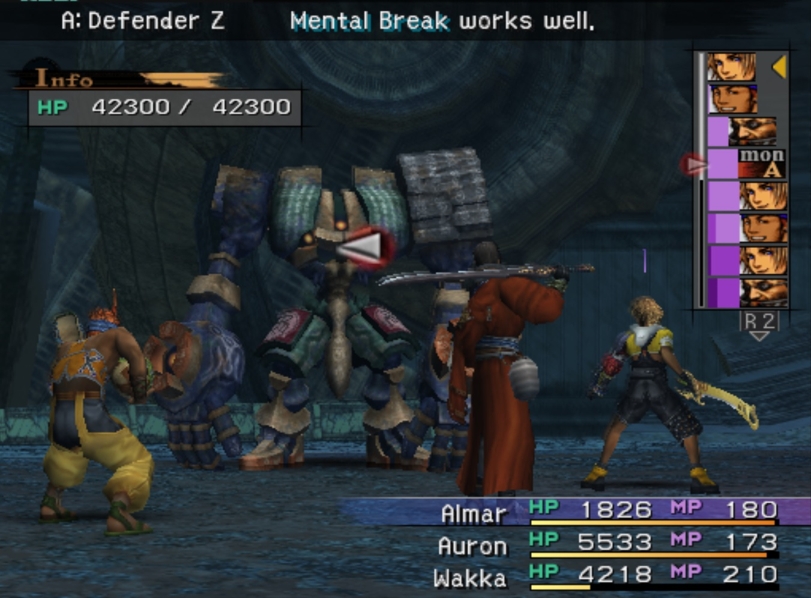811x598 pixels.
Task: Select Auron's row in the party list
Action: 471,546
